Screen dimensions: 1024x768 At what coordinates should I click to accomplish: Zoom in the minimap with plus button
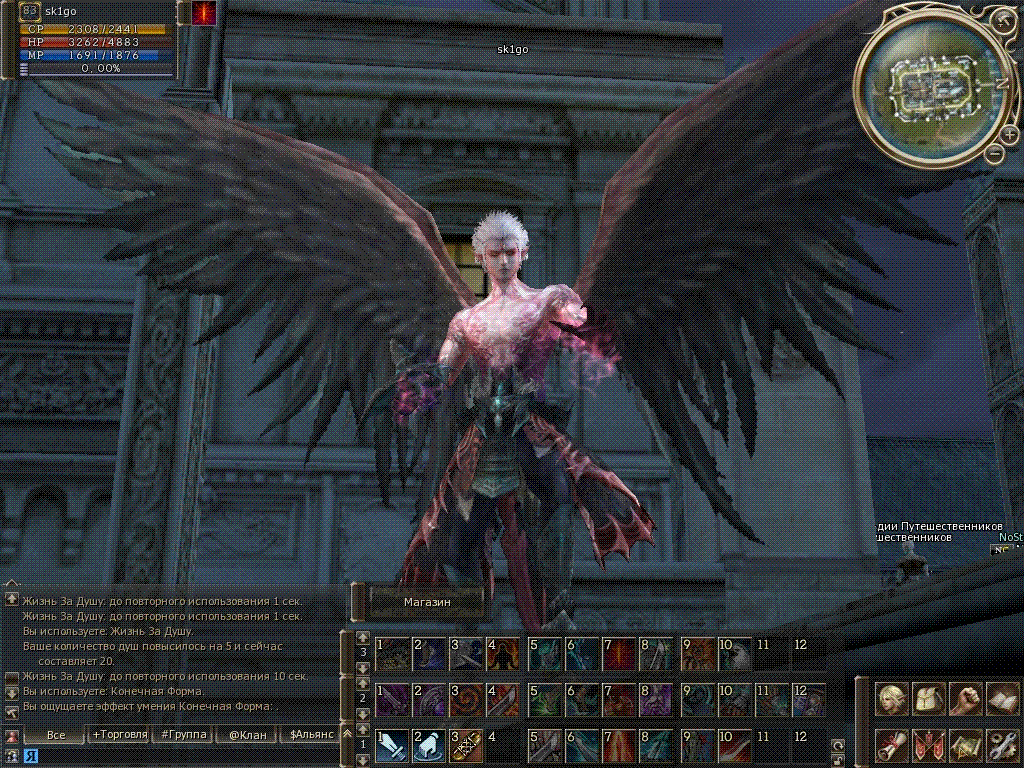(1010, 134)
